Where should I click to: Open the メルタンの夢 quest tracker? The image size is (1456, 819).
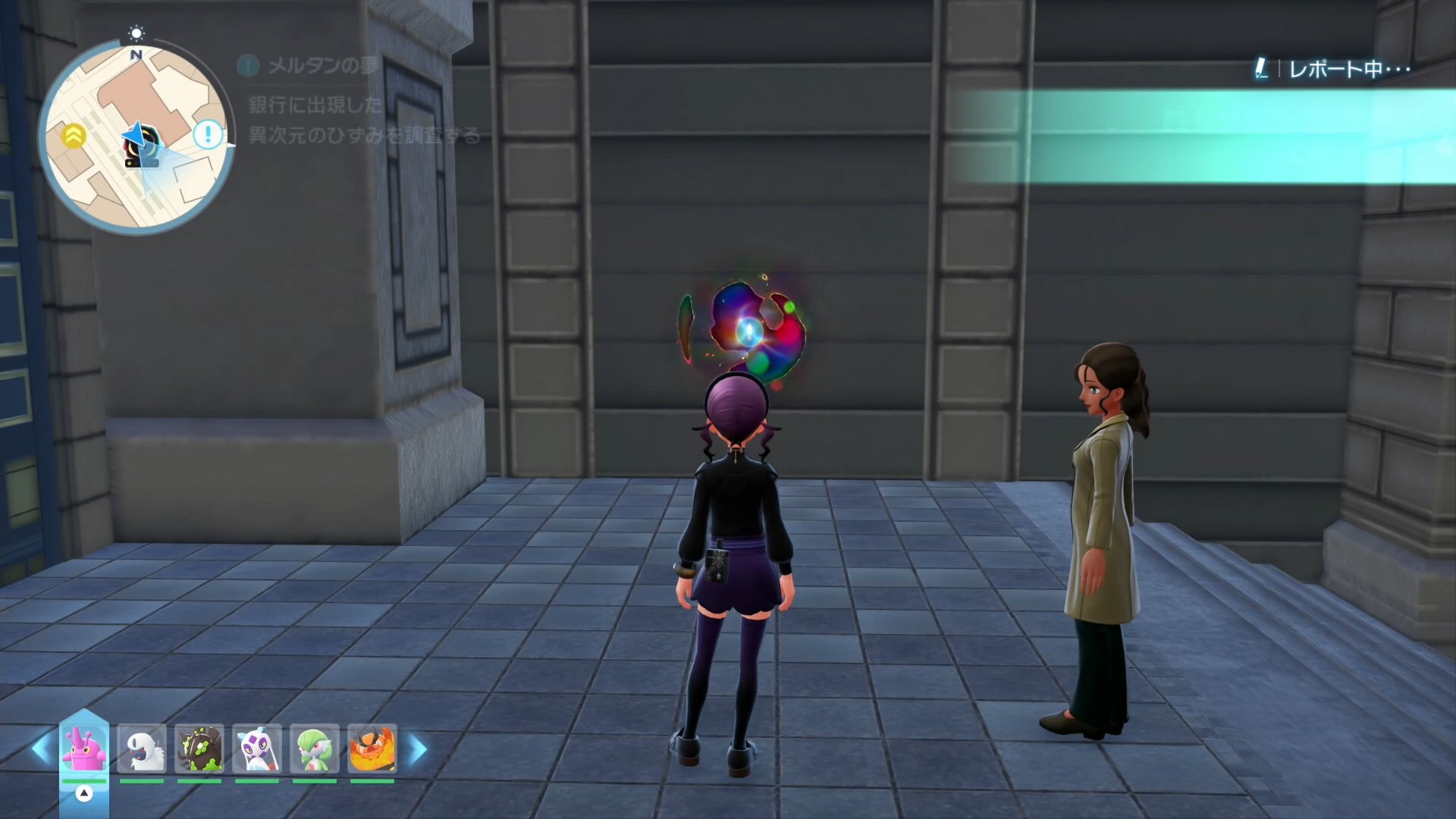tap(323, 66)
